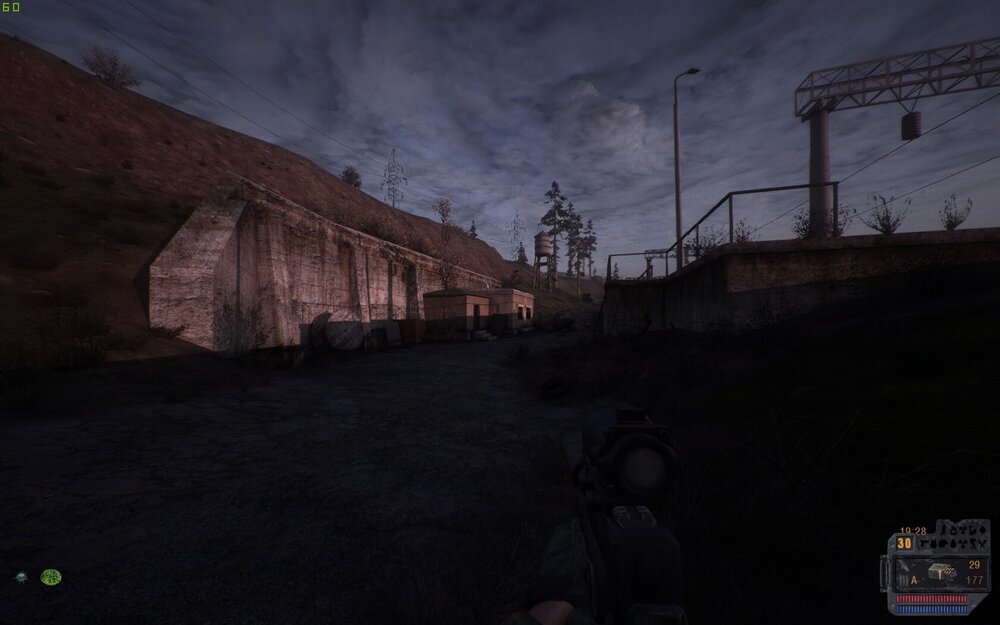Screen dimensions: 1000x625
Task: Select the green round artifact icon
Action: pyautogui.click(x=51, y=577)
